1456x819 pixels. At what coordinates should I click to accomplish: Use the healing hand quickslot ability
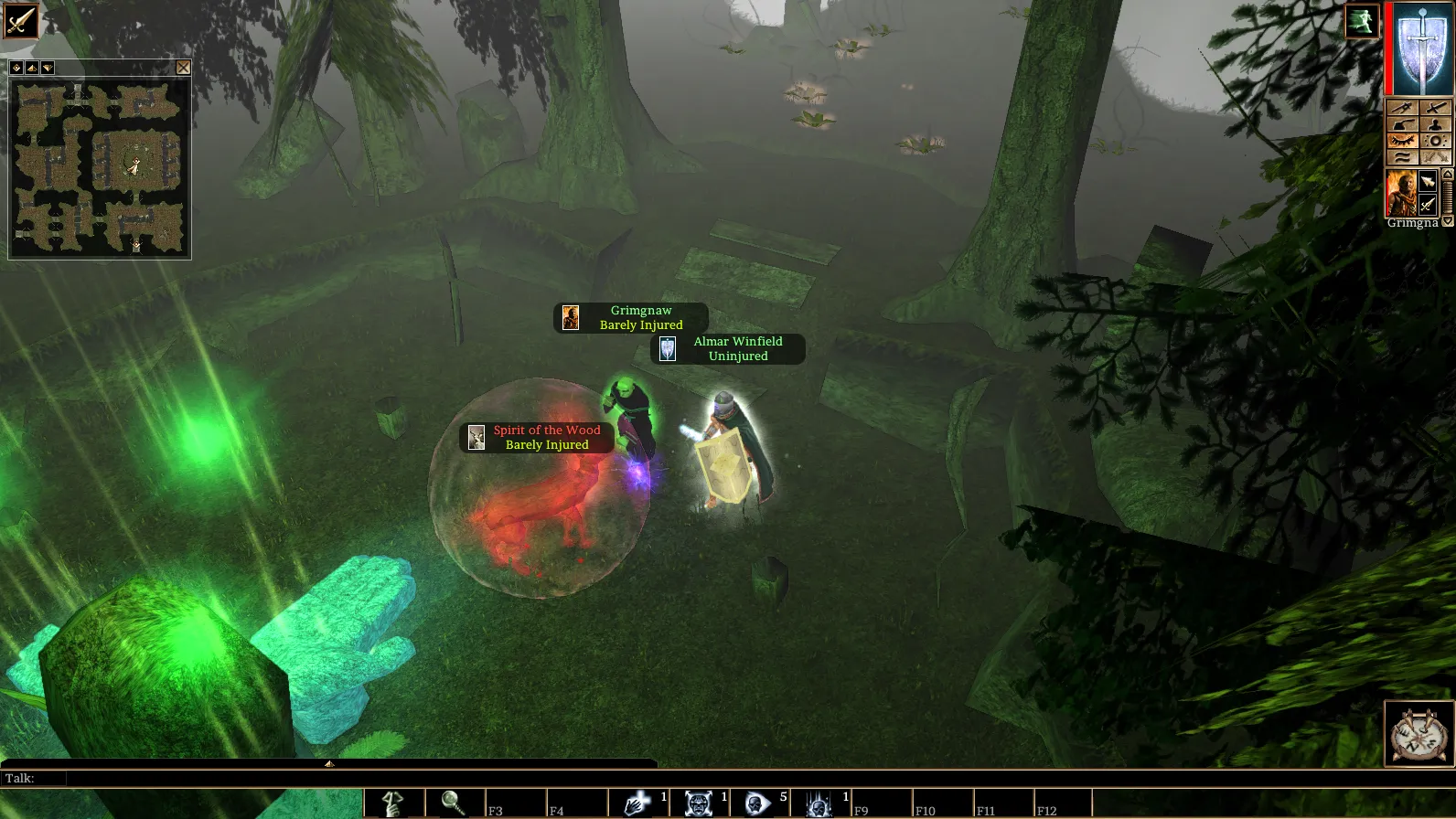(637, 803)
